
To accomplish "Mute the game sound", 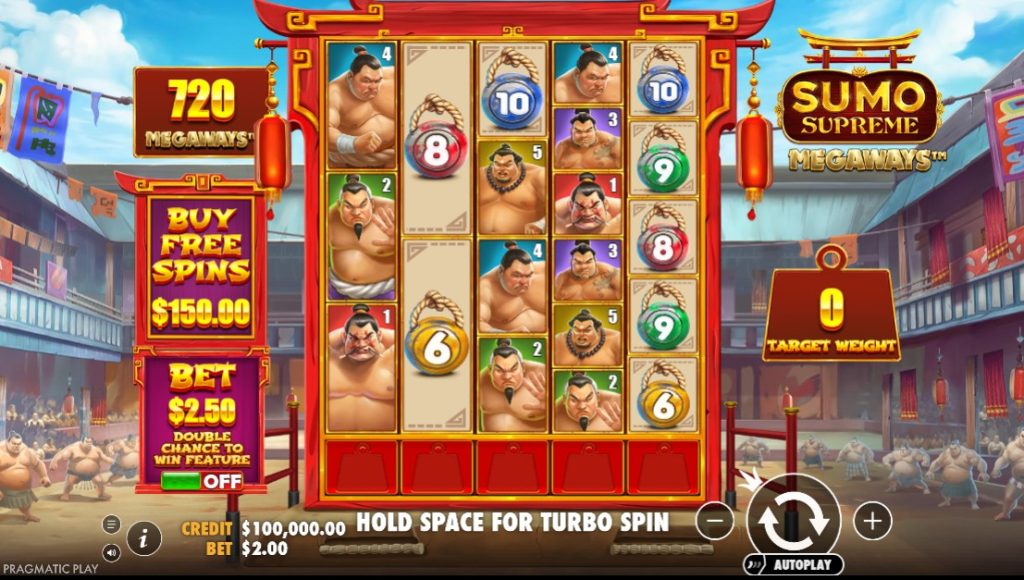I will [x=111, y=551].
